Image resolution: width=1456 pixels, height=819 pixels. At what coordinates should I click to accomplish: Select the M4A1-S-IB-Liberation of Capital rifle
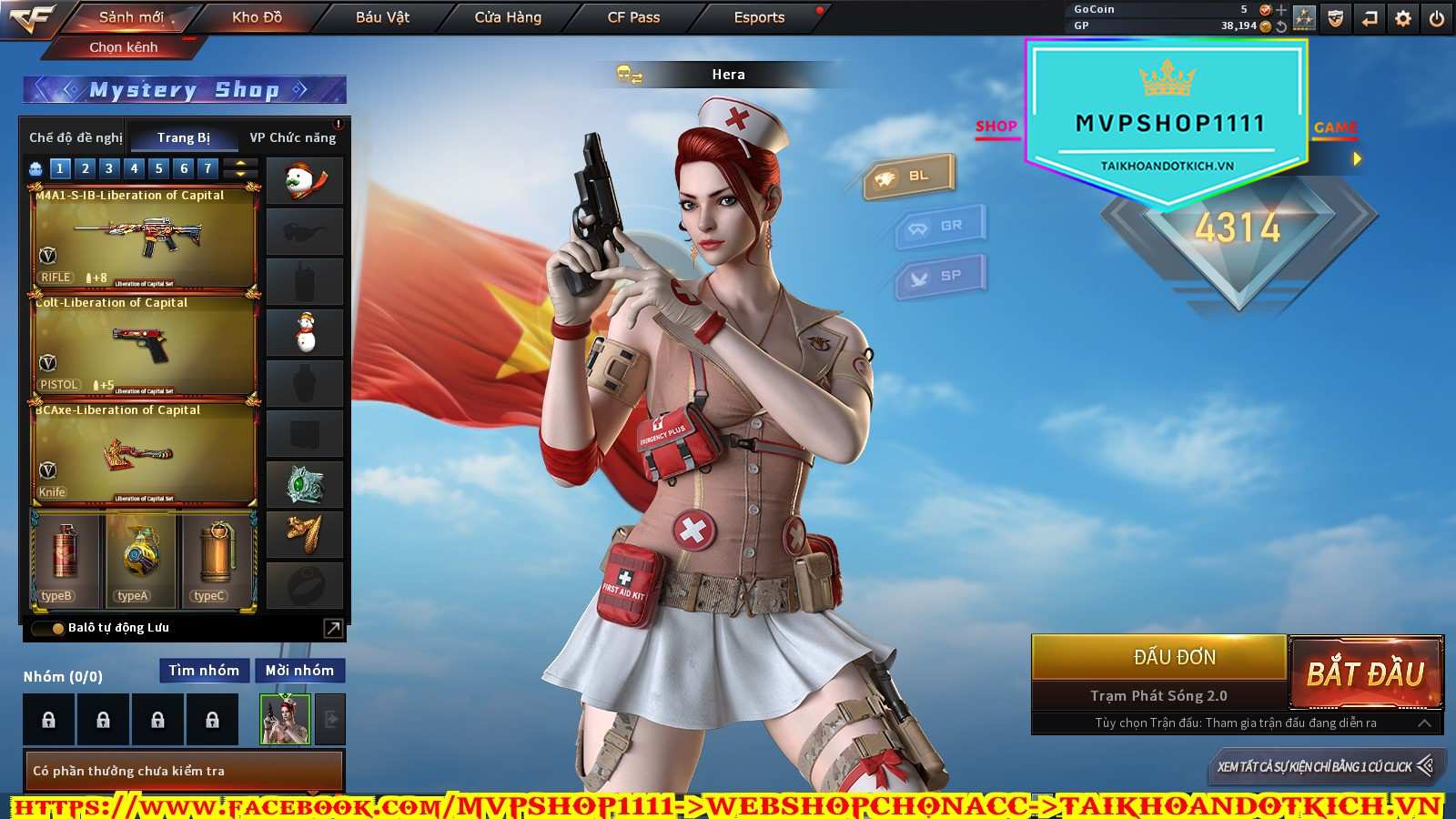point(144,238)
